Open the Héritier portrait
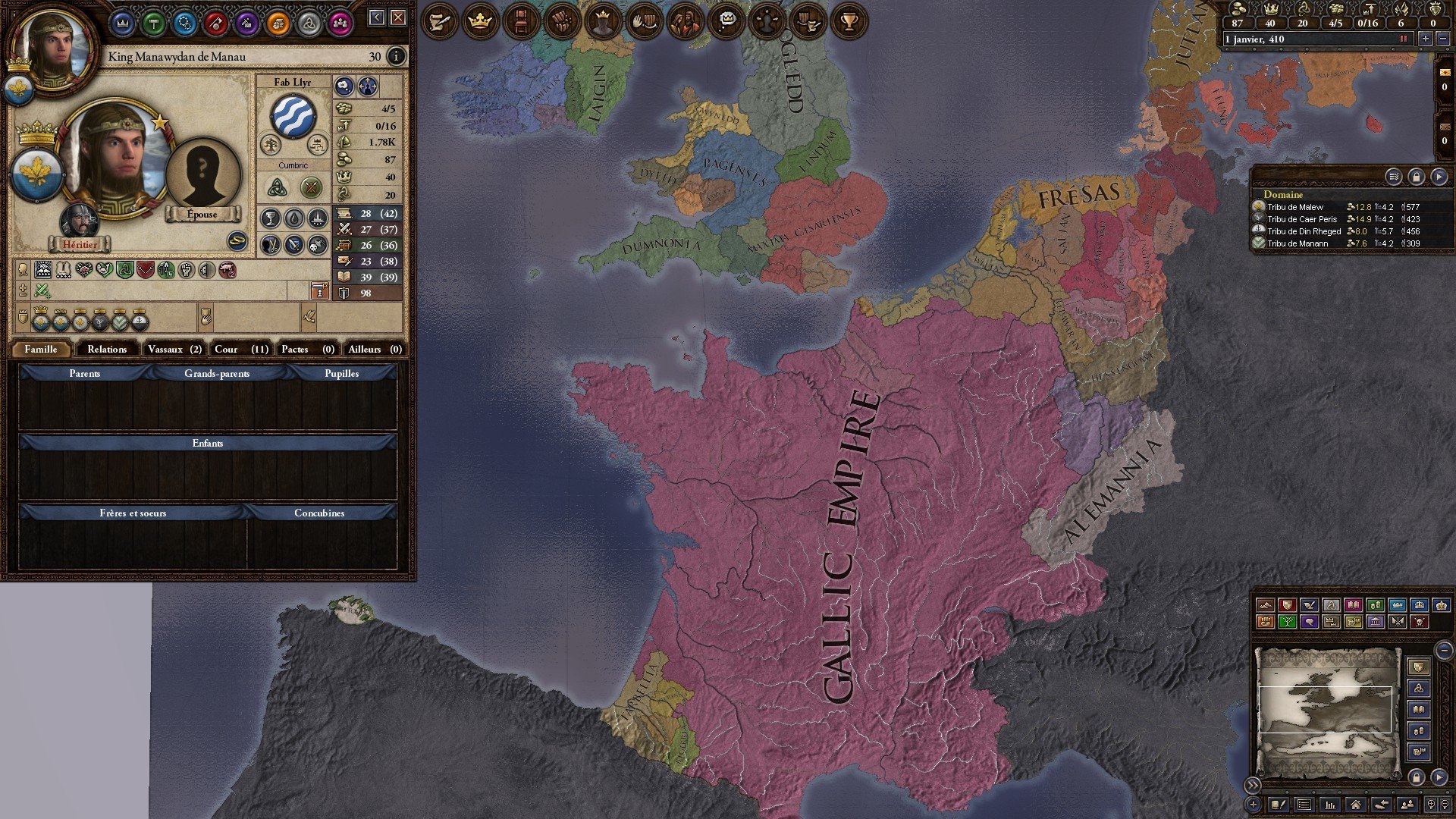The image size is (1456, 819). (80, 221)
